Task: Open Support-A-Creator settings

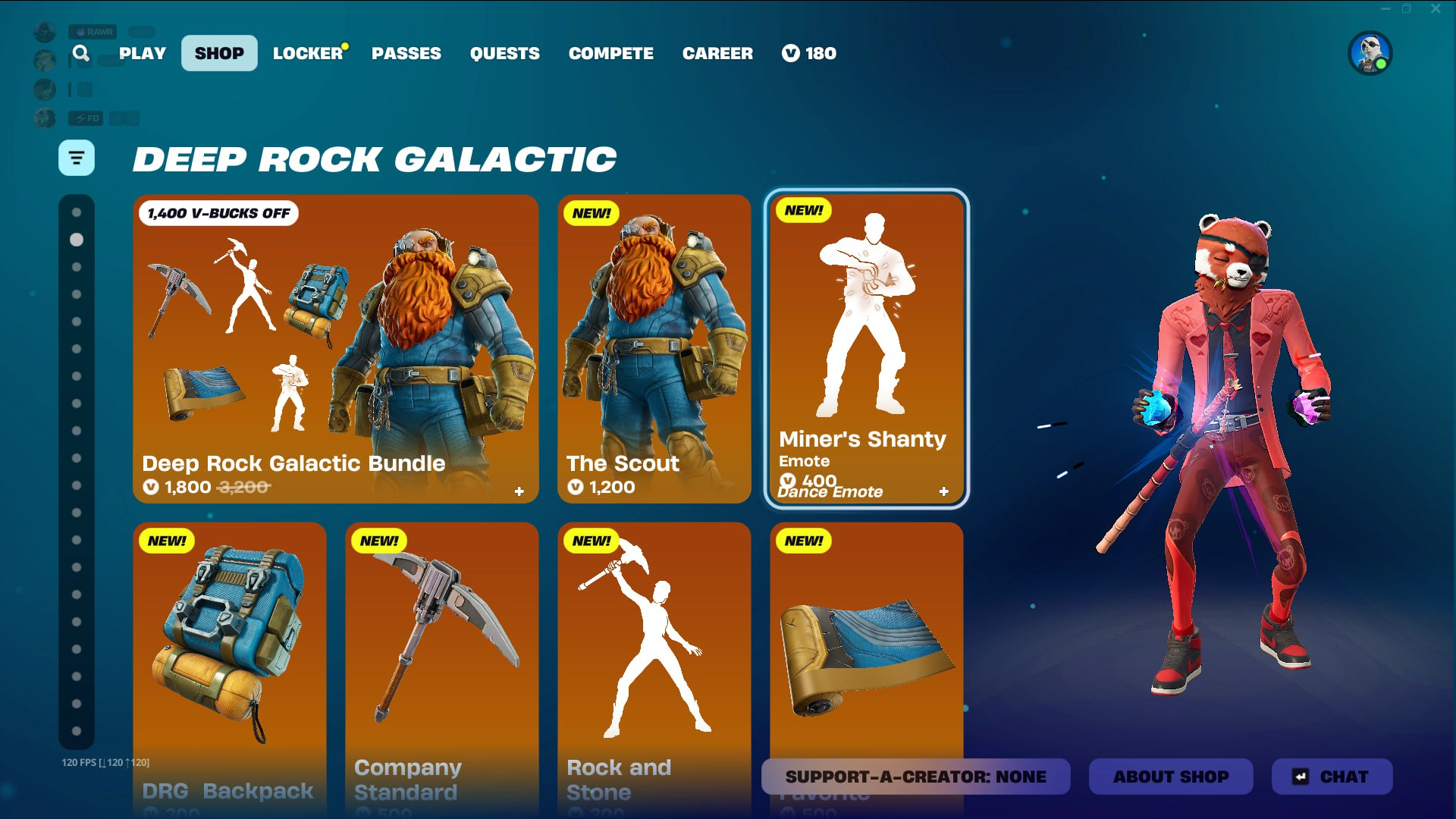Action: pyautogui.click(x=915, y=777)
